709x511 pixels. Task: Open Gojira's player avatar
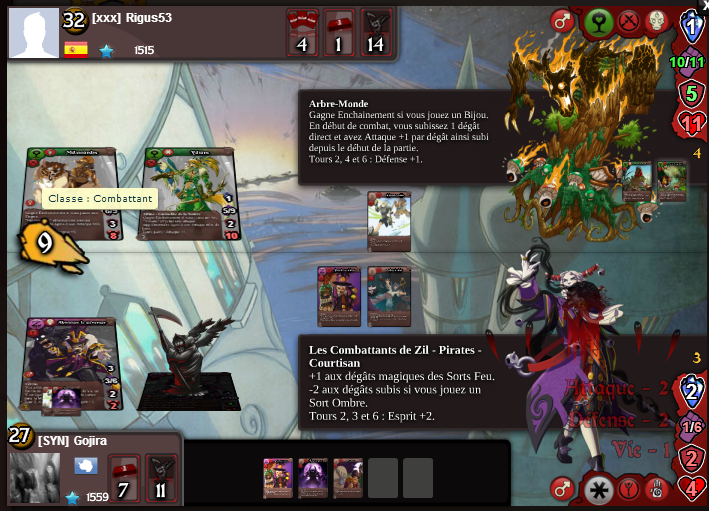tap(34, 477)
